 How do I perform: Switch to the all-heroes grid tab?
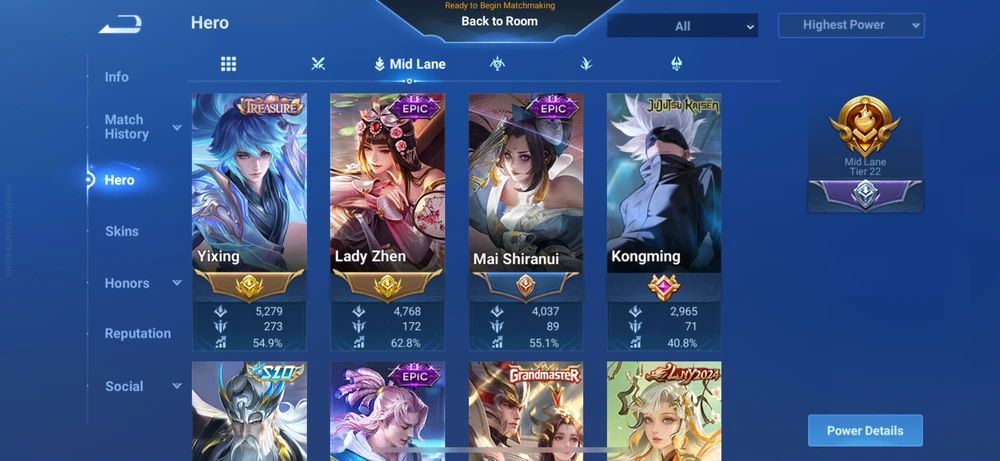(229, 64)
